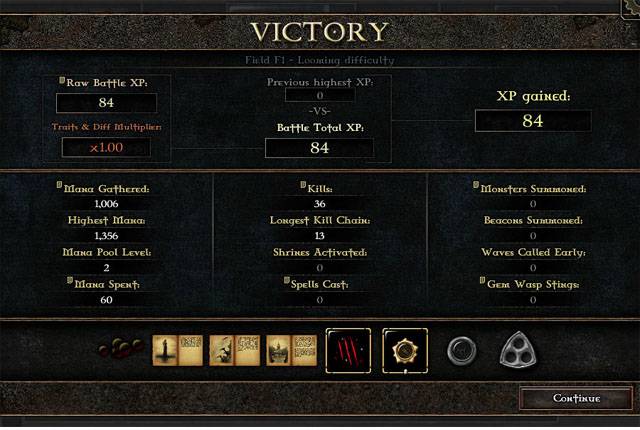Continue past the victory screen
Viewport: 640px width, 430px height.
tap(577, 399)
